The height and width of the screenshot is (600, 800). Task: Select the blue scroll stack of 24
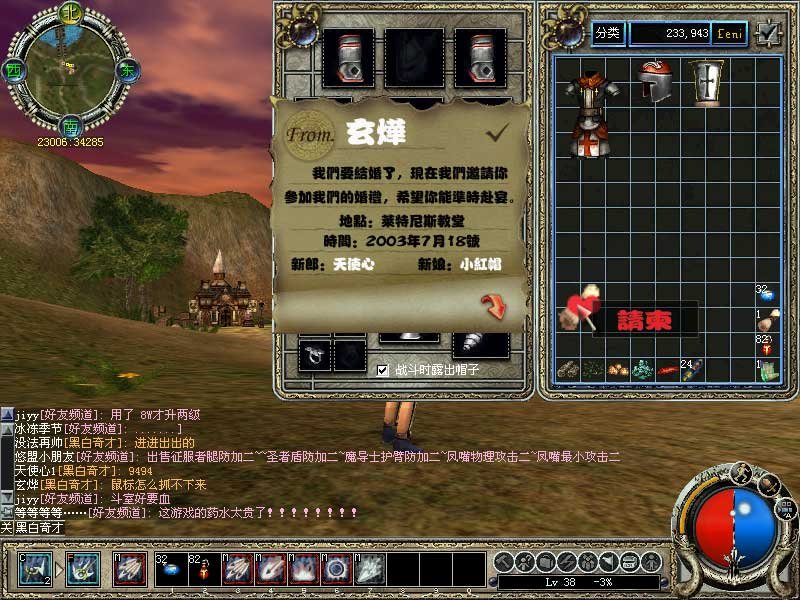(697, 370)
